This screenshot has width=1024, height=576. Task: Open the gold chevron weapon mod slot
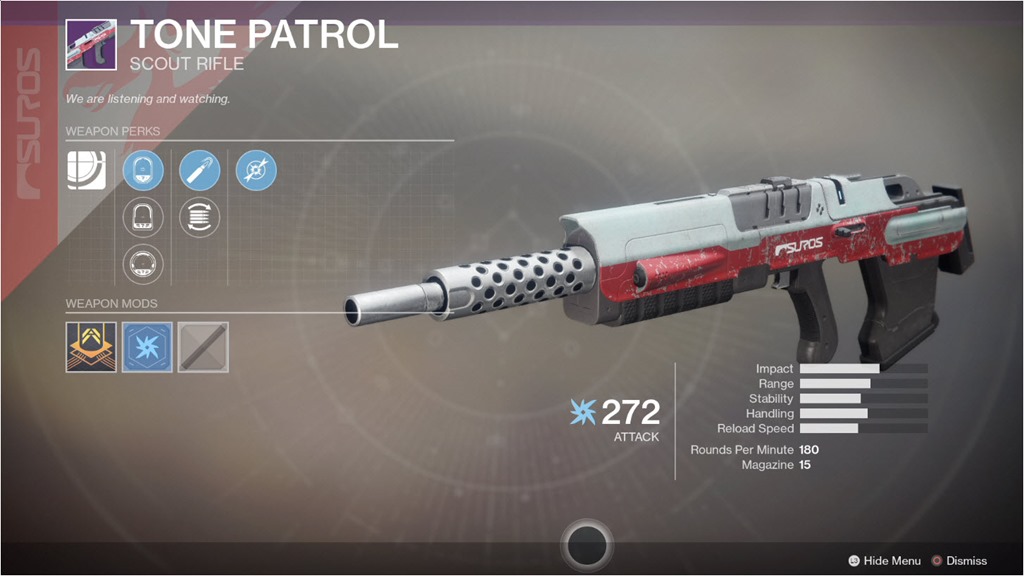pos(91,347)
